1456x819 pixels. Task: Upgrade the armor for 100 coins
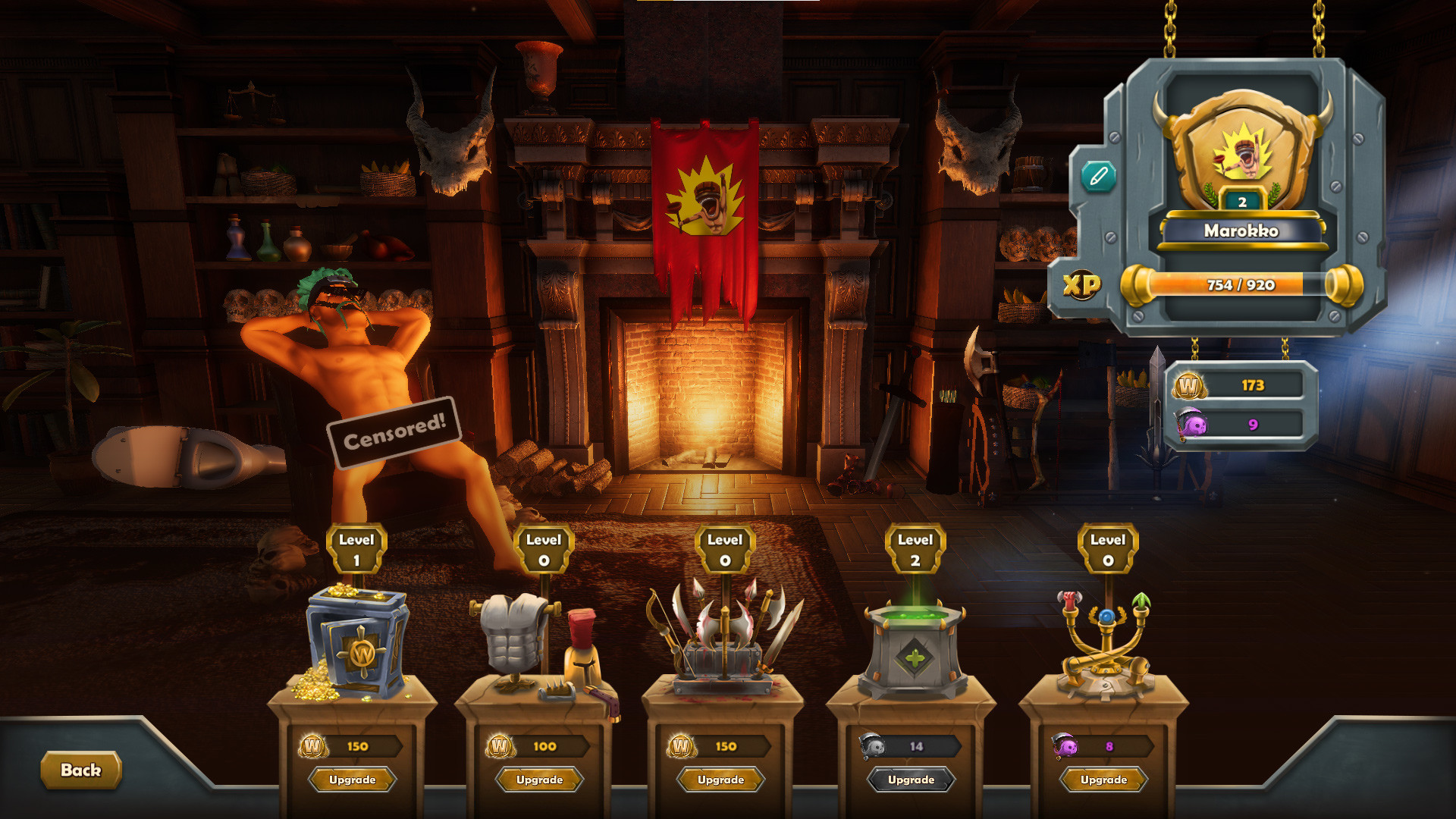[x=539, y=780]
